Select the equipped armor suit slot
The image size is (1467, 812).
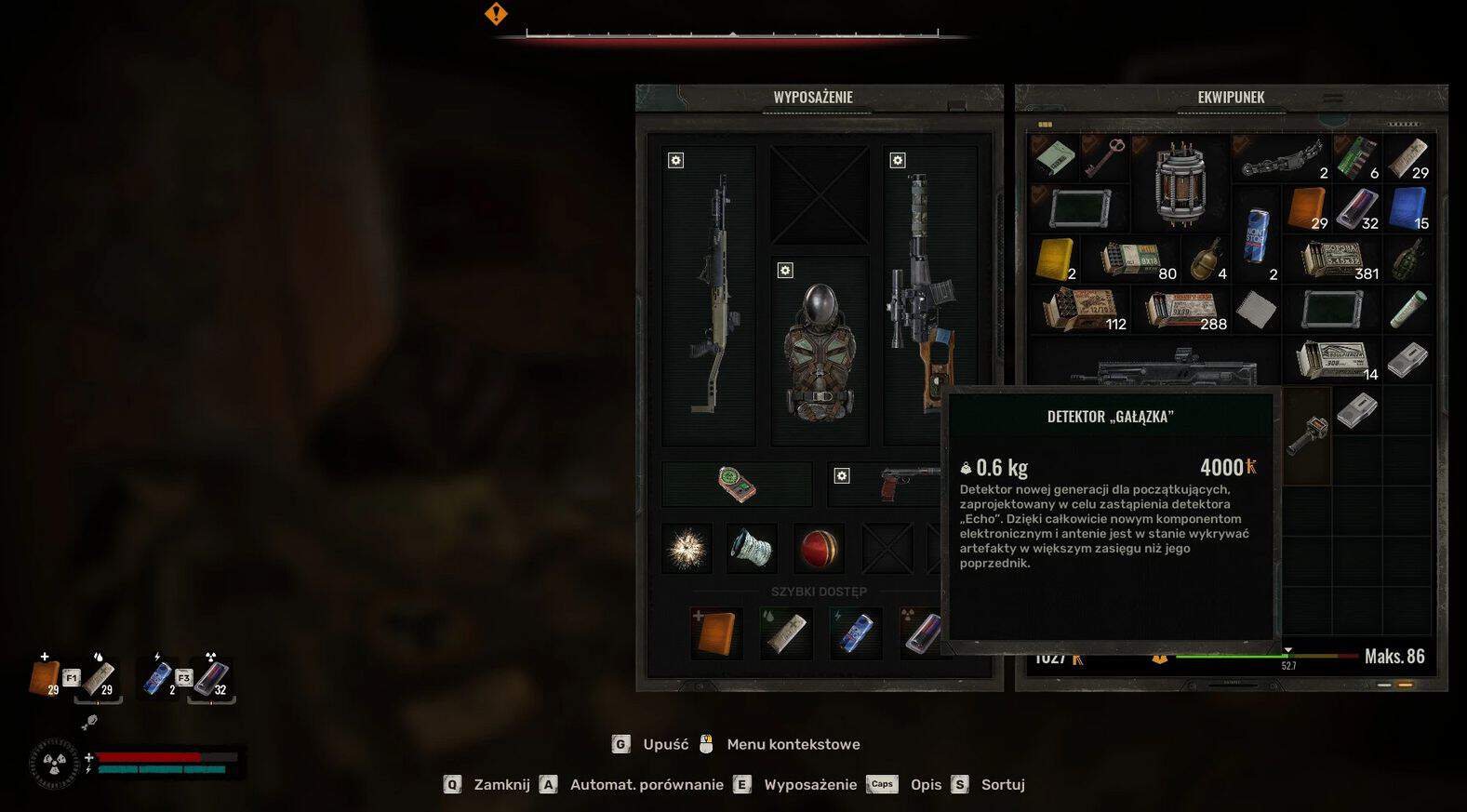point(820,353)
